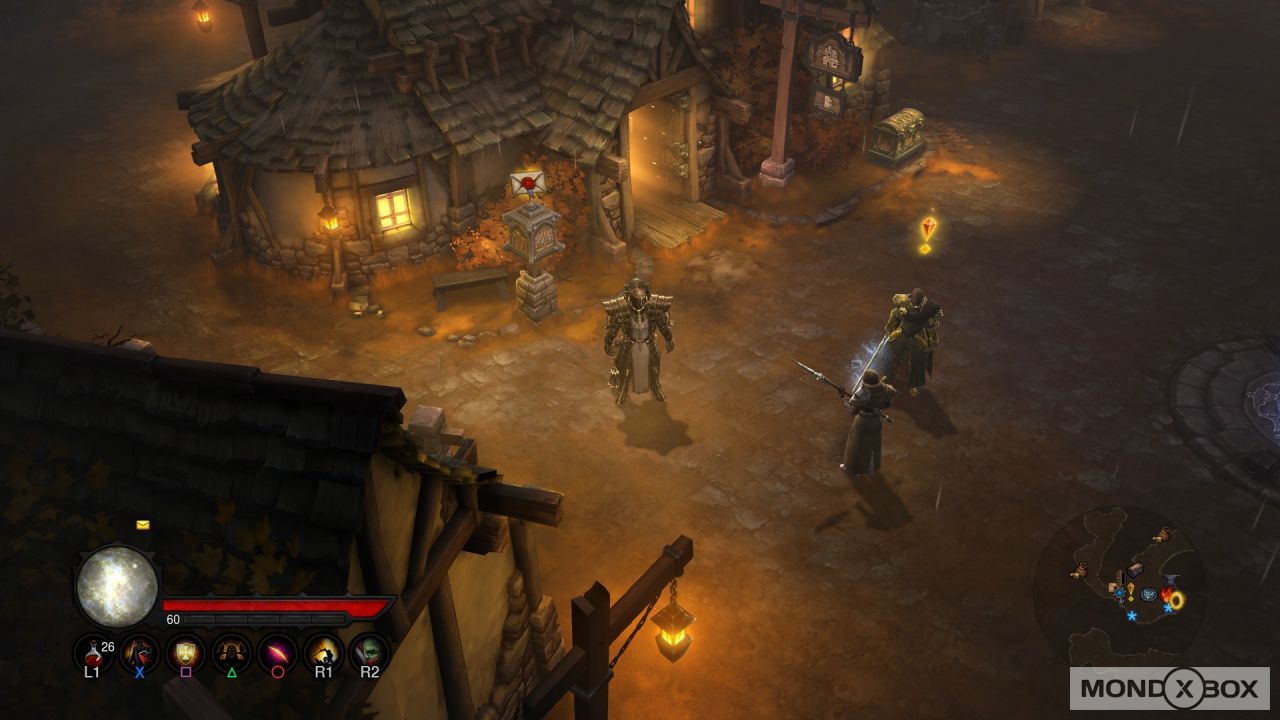
Task: Open the yellow mail envelope notification
Action: 143,524
